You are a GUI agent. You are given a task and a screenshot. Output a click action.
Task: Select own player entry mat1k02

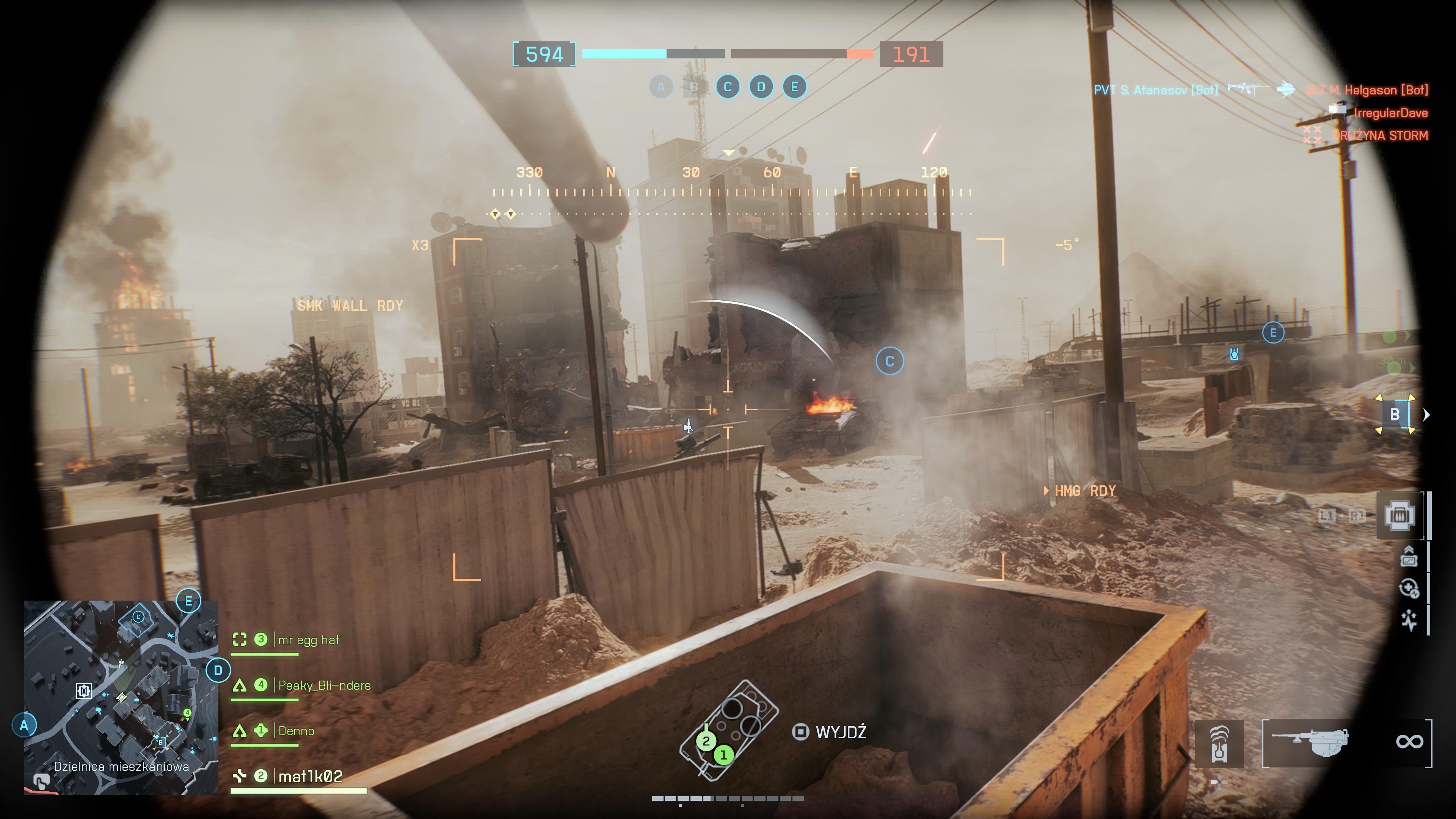coord(310,777)
